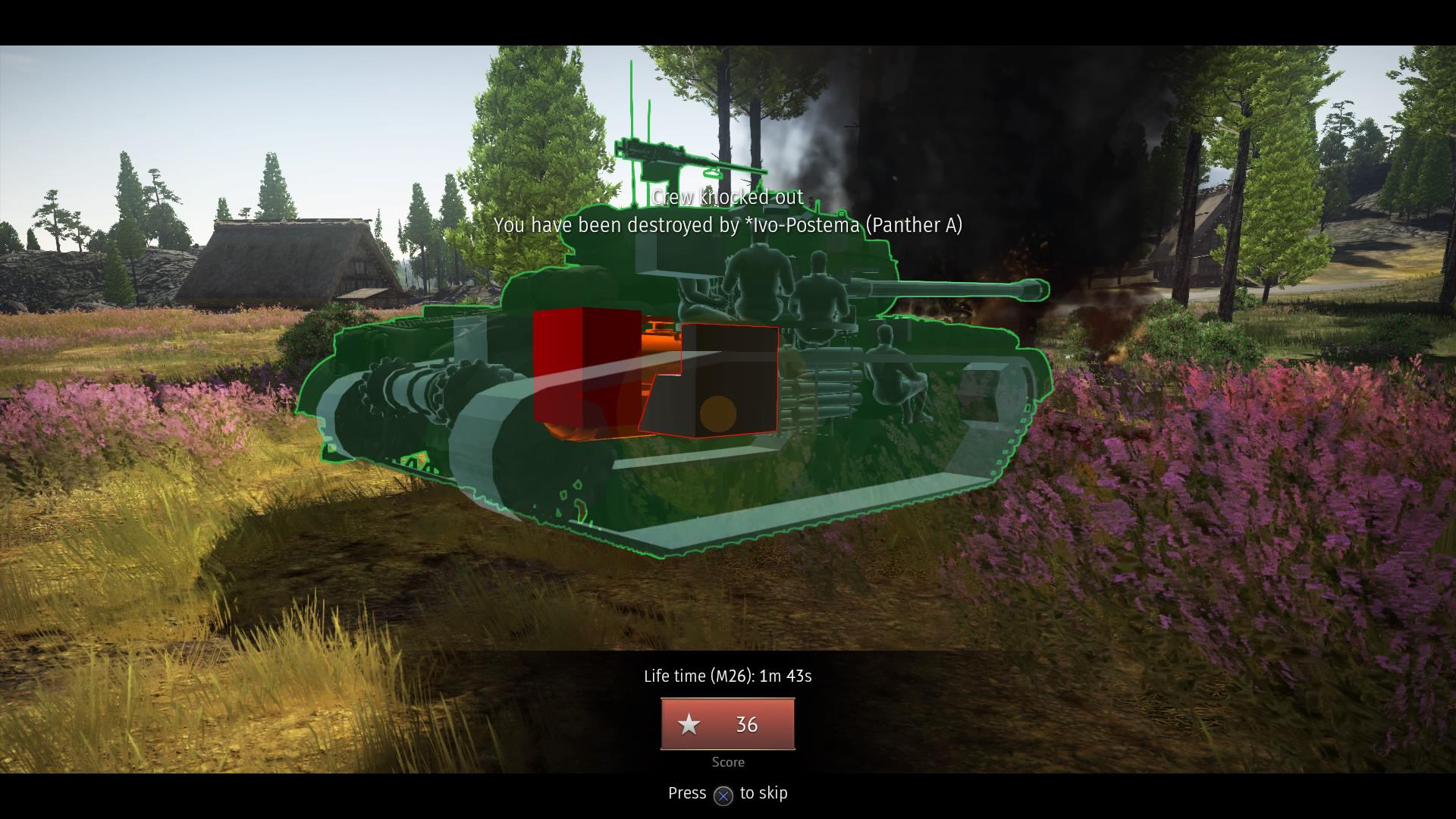Click the *Ivo-Postema (Panther A) killer name

[854, 225]
